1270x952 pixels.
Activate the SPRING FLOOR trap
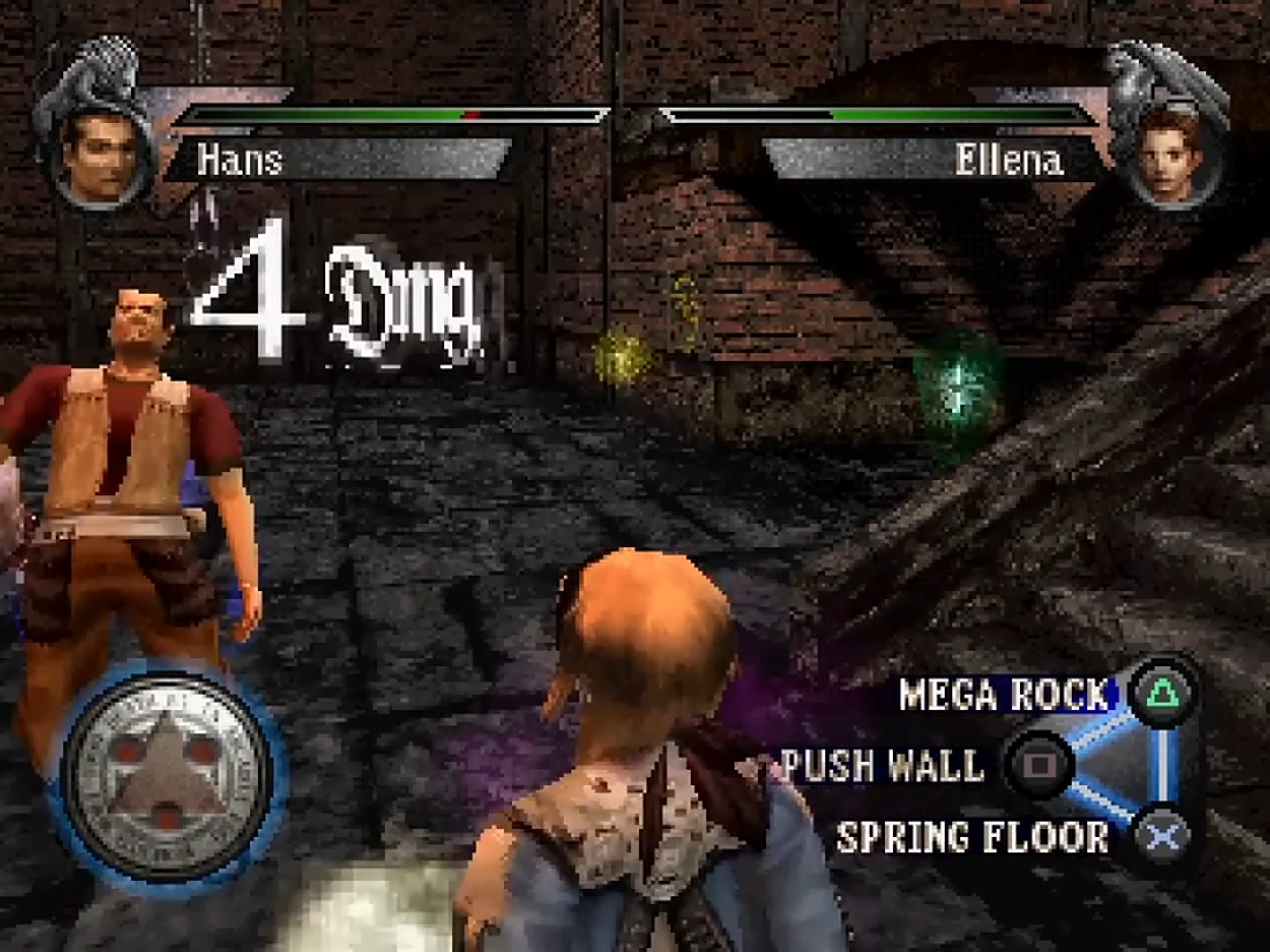pyautogui.click(x=973, y=837)
